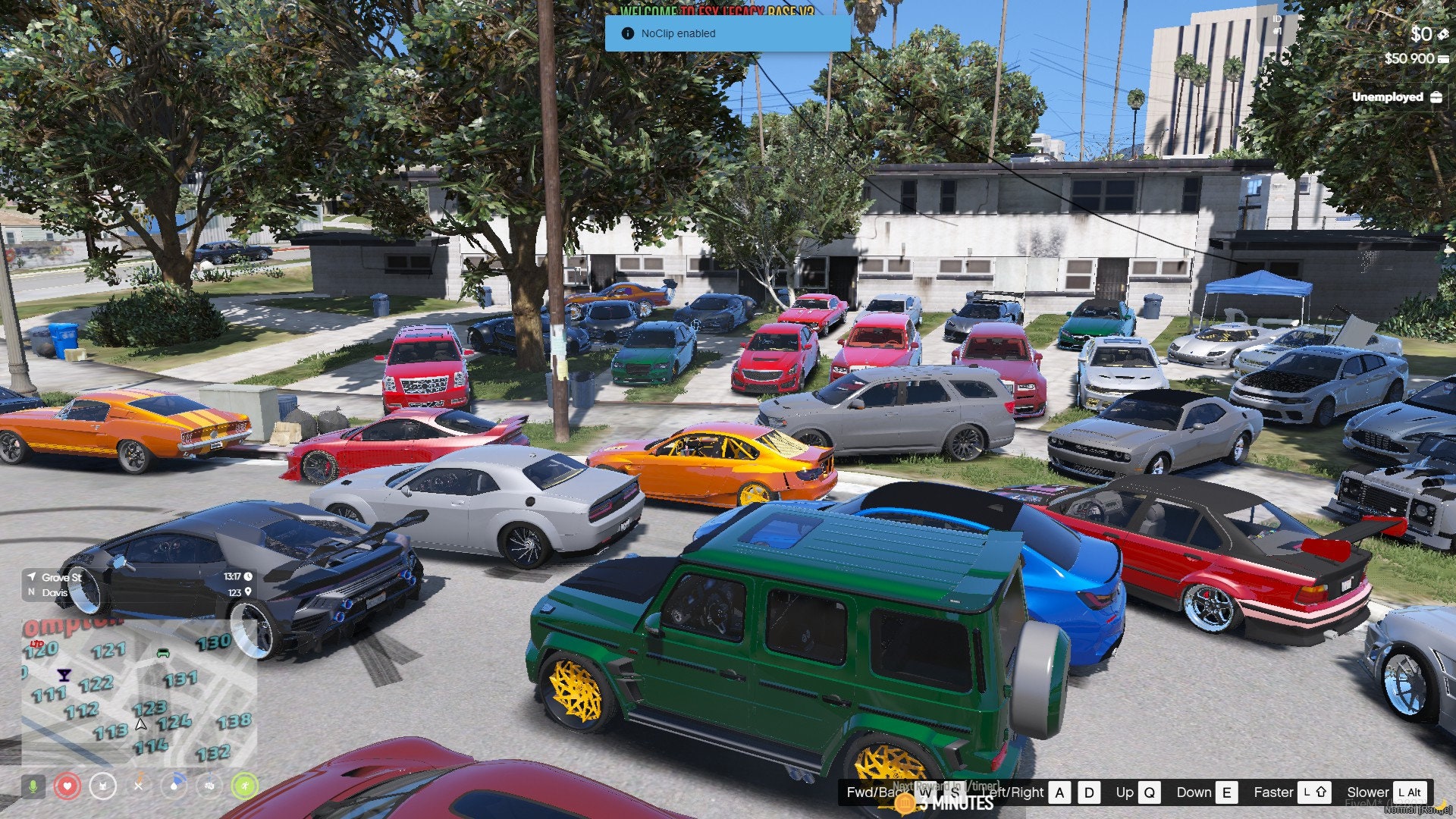Click the orange hunger food status icon
1456x819 pixels.
click(138, 785)
